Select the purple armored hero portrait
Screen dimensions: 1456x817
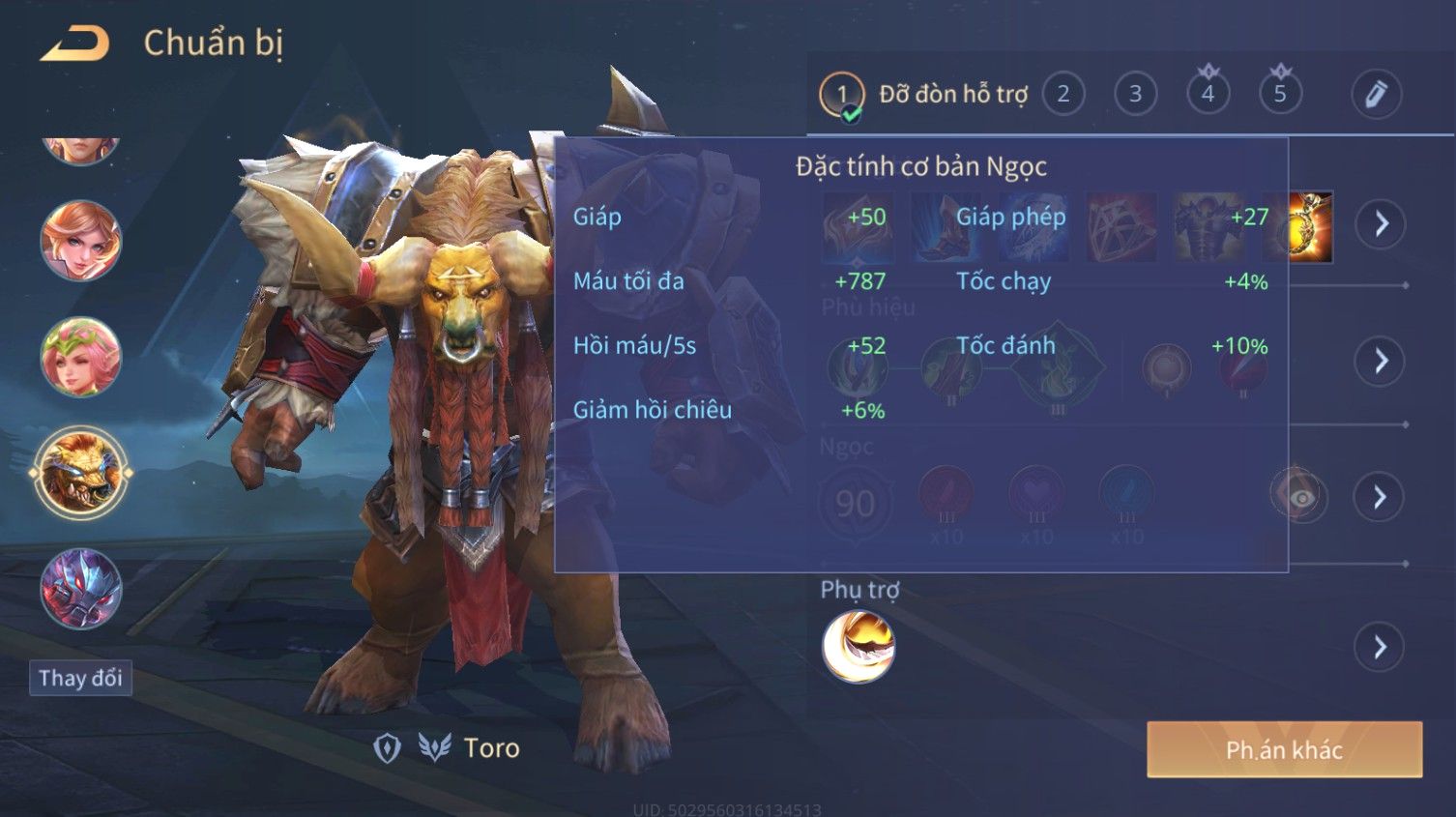pyautogui.click(x=81, y=589)
